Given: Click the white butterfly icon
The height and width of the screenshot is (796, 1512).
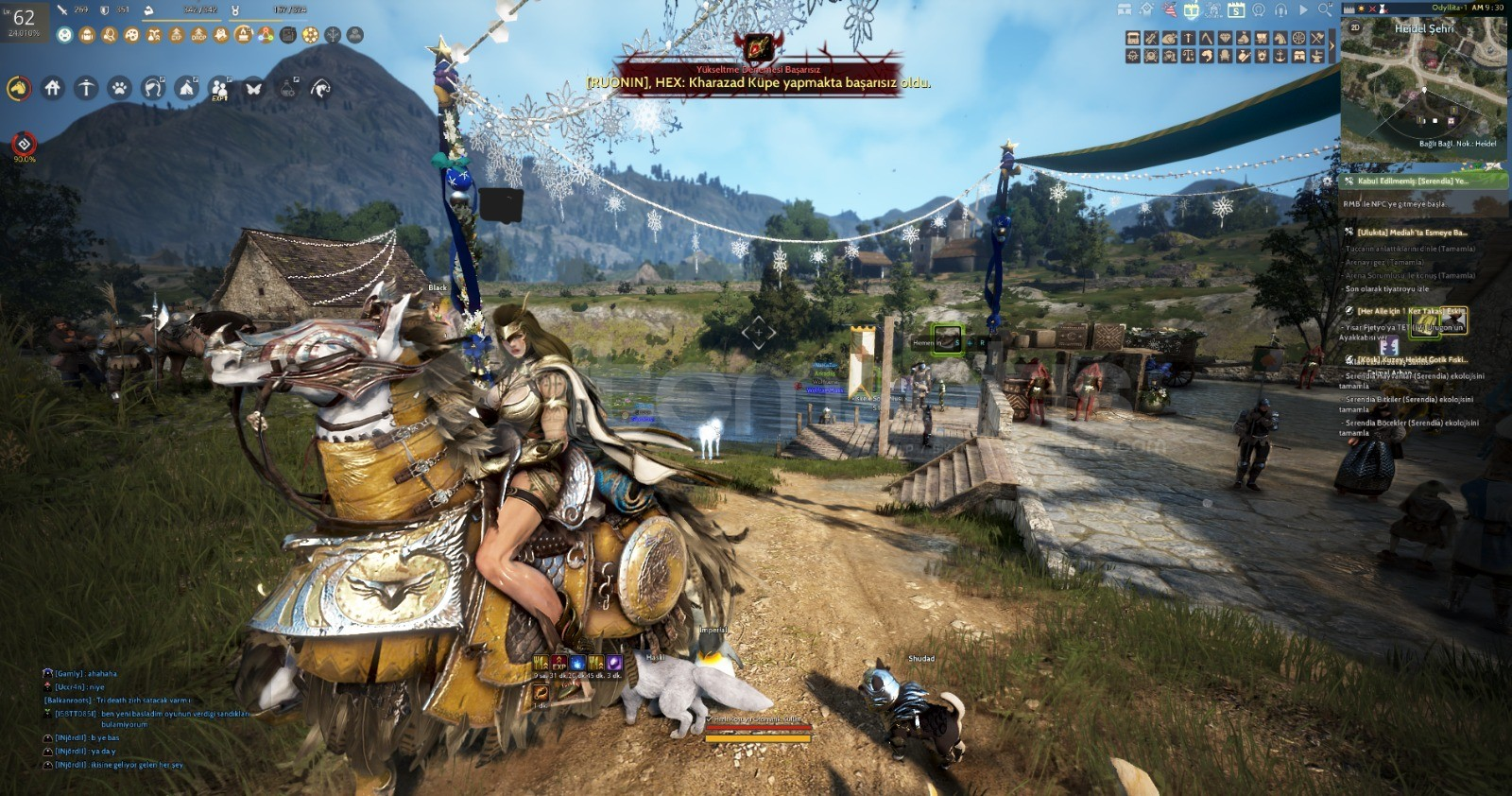Looking at the screenshot, I should [x=253, y=89].
